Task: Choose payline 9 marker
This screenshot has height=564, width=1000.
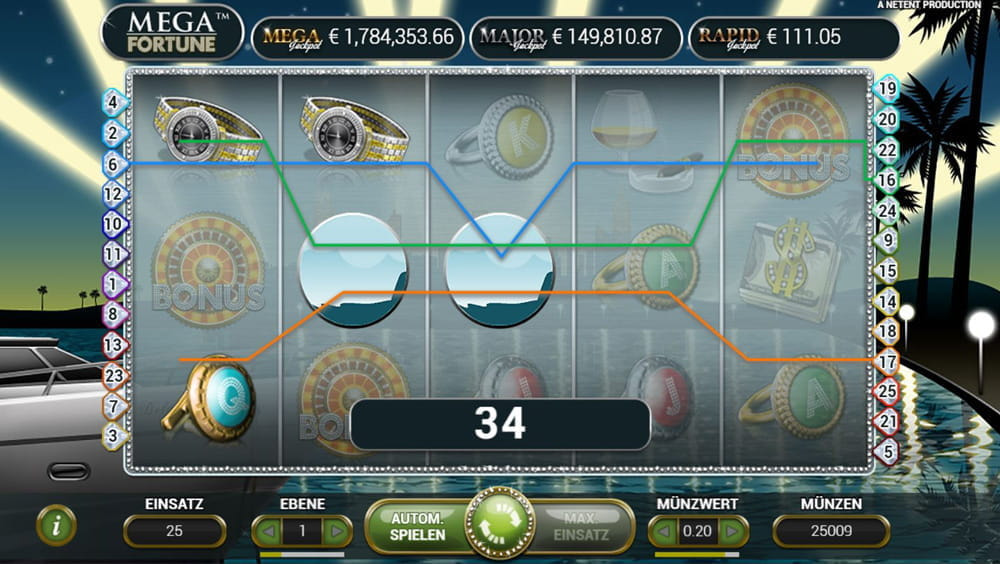Action: click(886, 240)
